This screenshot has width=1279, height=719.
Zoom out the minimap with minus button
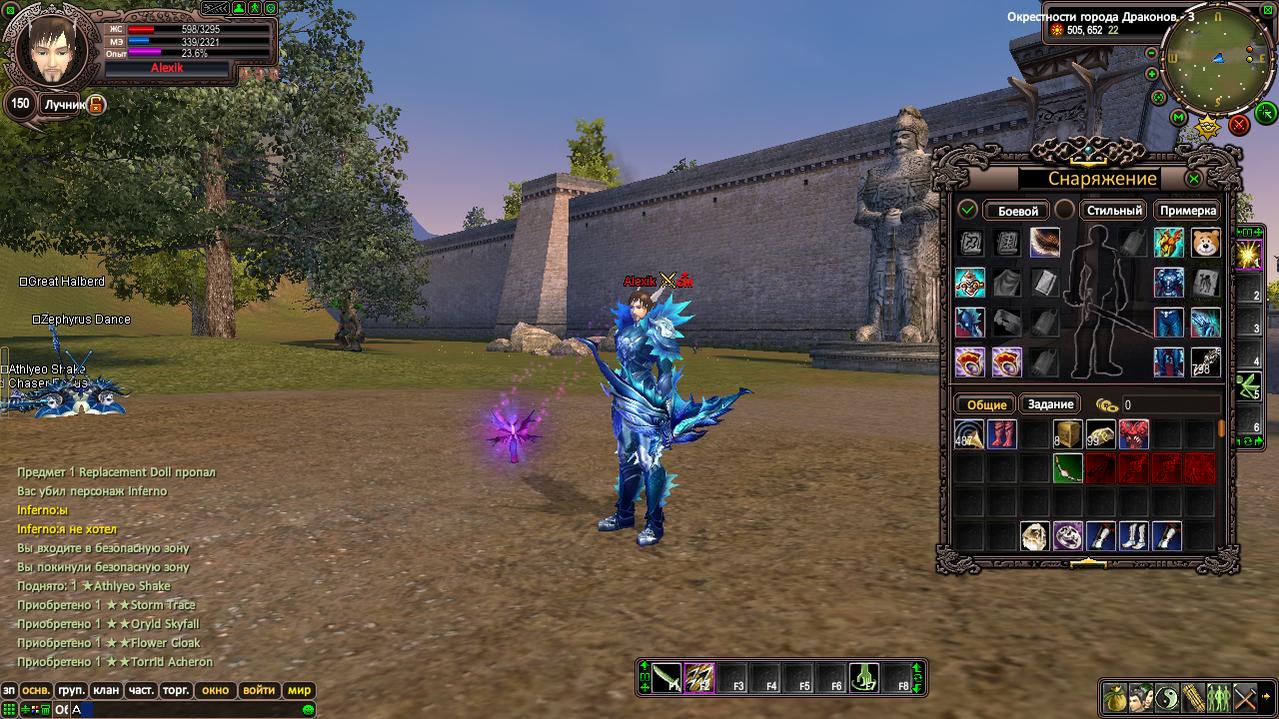(x=1151, y=53)
